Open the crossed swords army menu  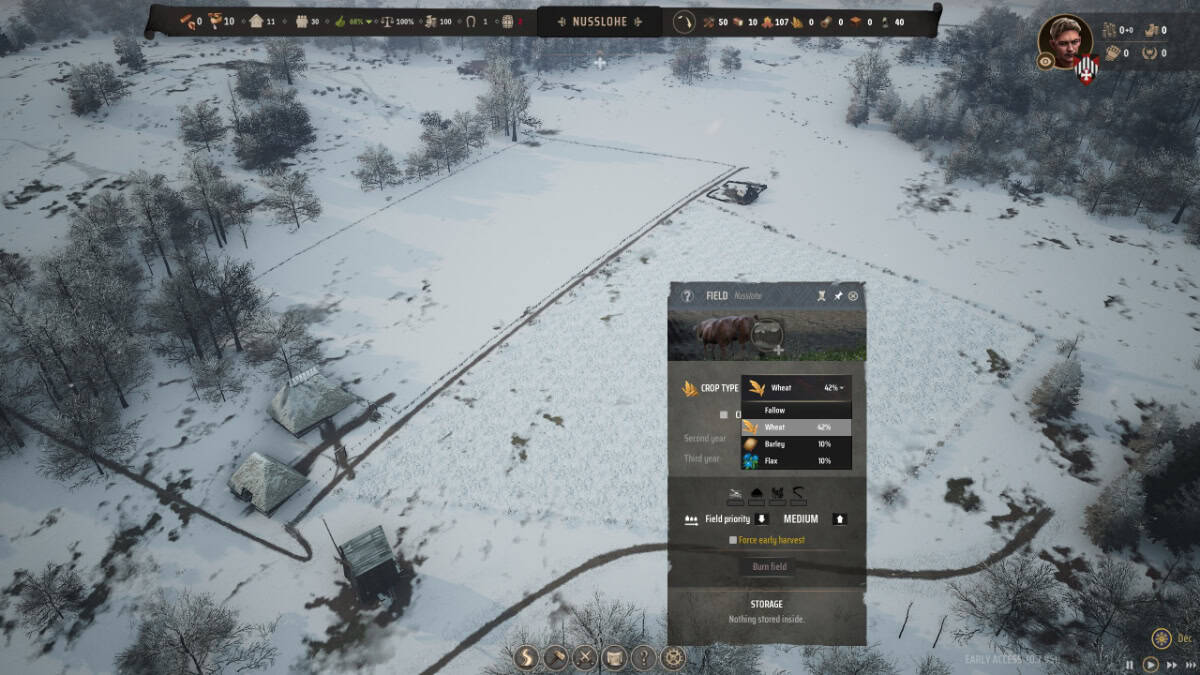(x=585, y=657)
